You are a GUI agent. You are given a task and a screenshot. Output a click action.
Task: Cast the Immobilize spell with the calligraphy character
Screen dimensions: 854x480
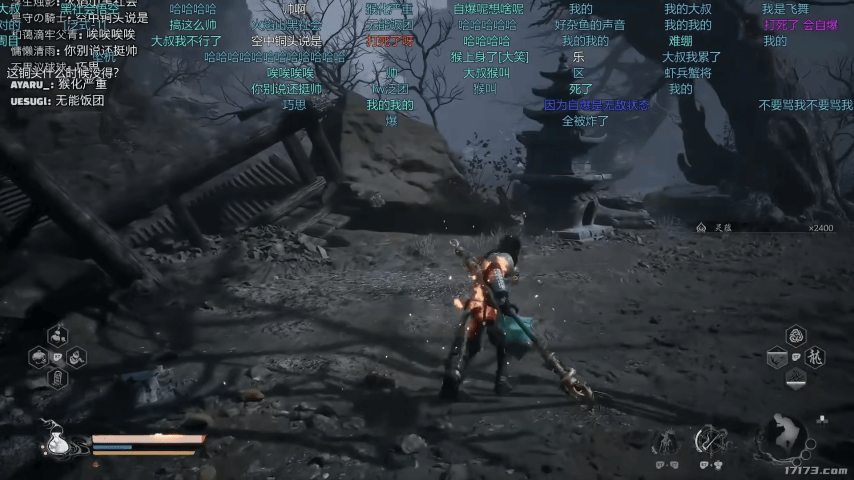click(x=815, y=357)
